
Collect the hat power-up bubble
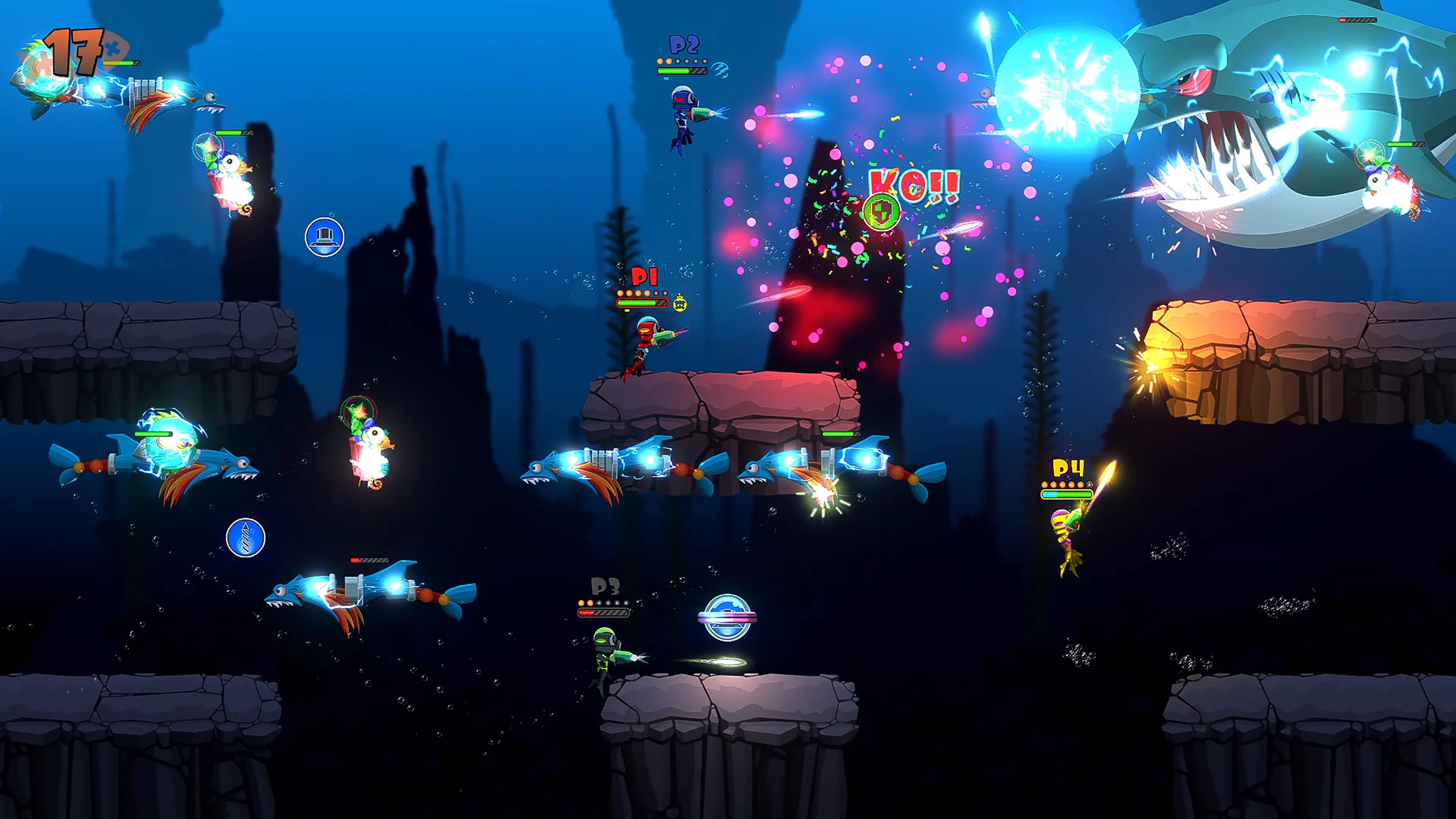pyautogui.click(x=325, y=237)
